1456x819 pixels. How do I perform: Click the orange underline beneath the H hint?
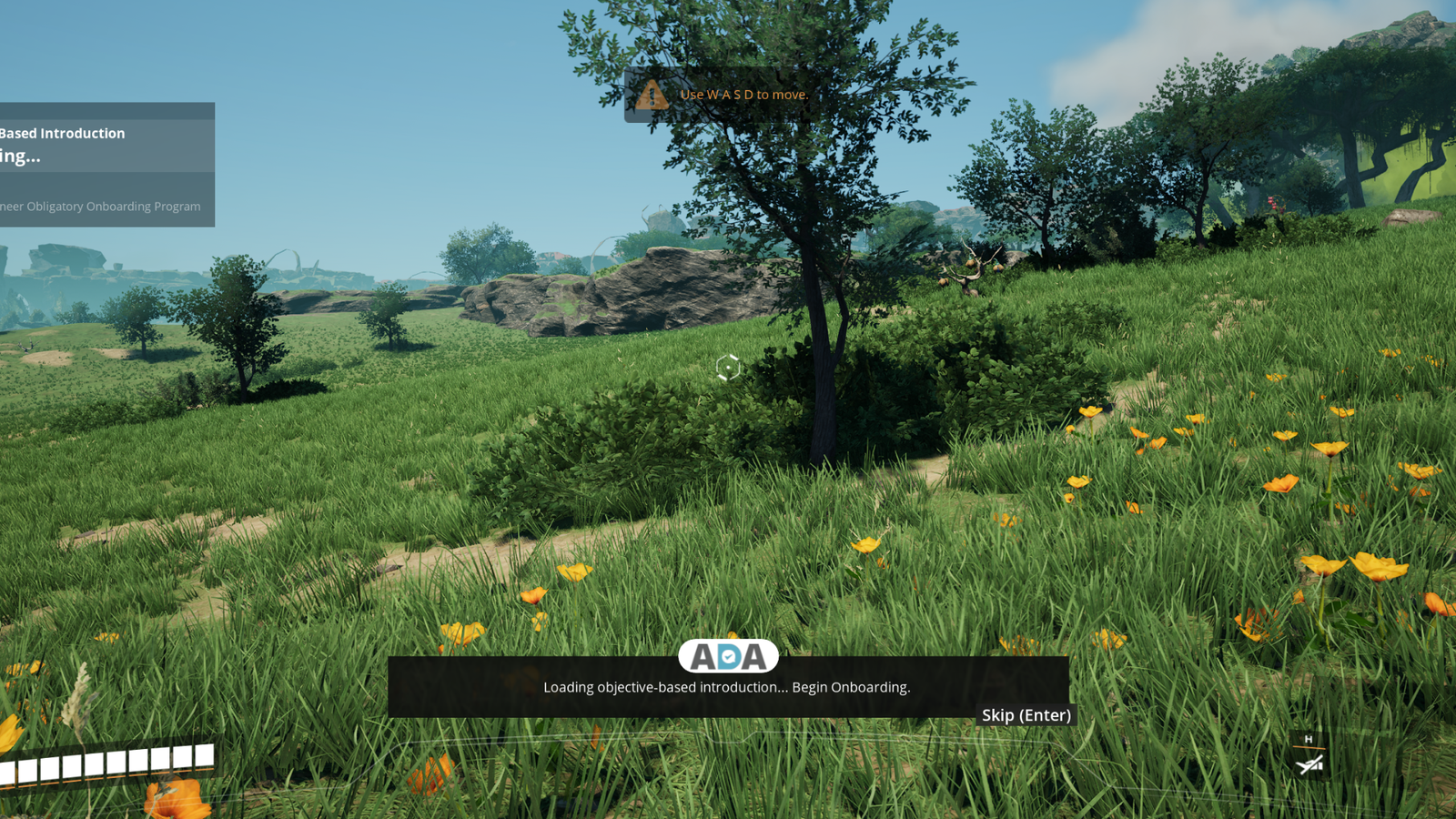(x=1309, y=747)
